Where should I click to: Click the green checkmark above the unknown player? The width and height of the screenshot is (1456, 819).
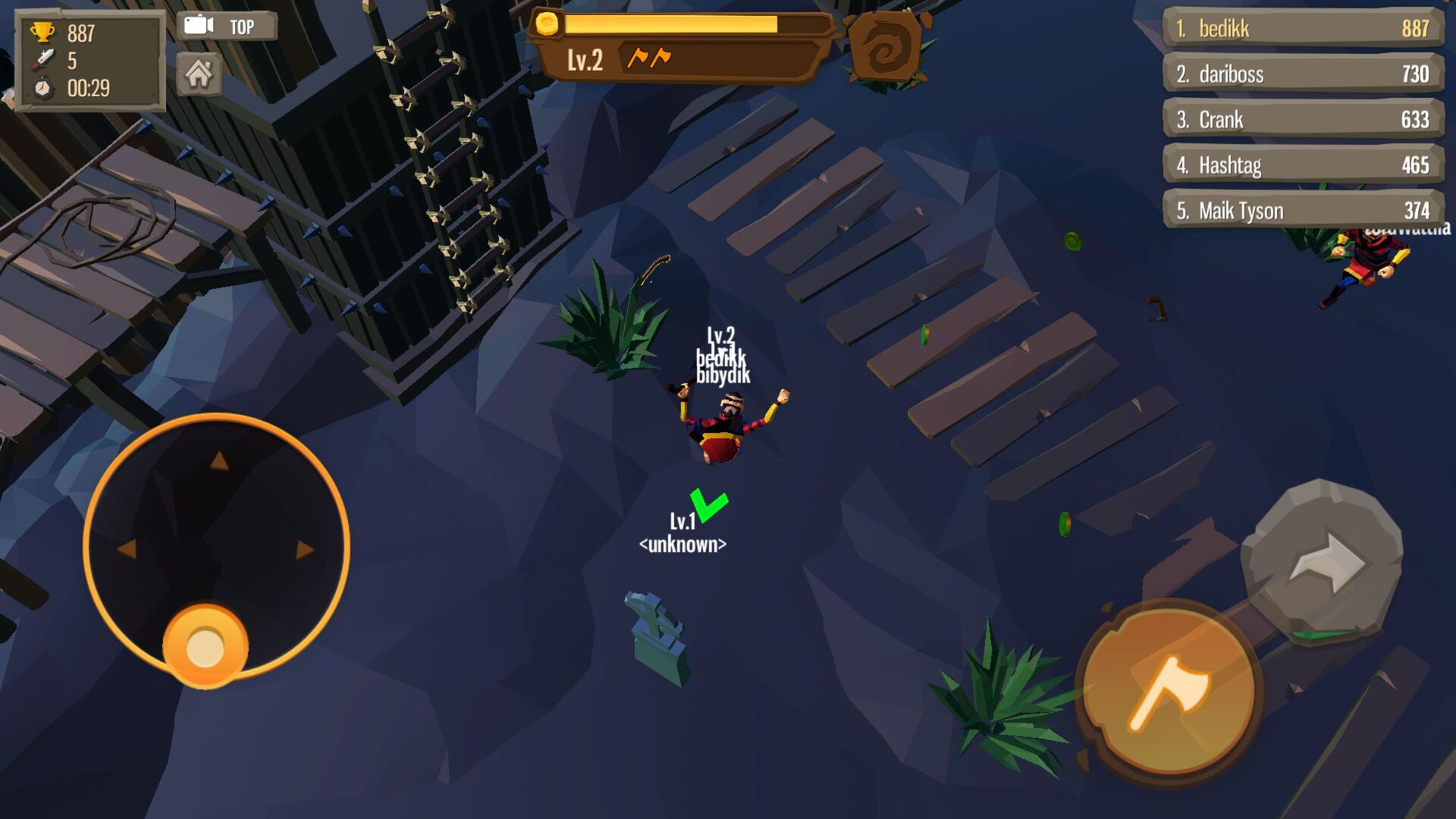click(x=706, y=504)
